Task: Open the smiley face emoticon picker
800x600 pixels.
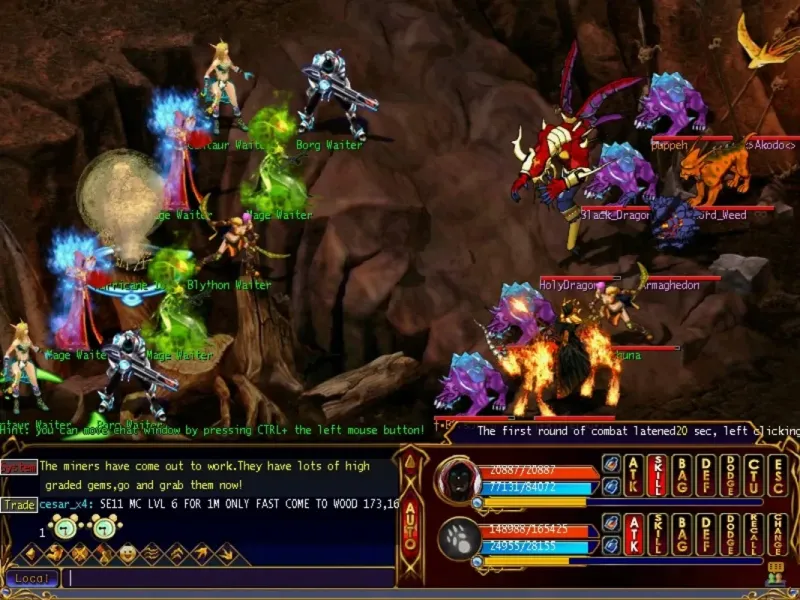Action: click(128, 552)
